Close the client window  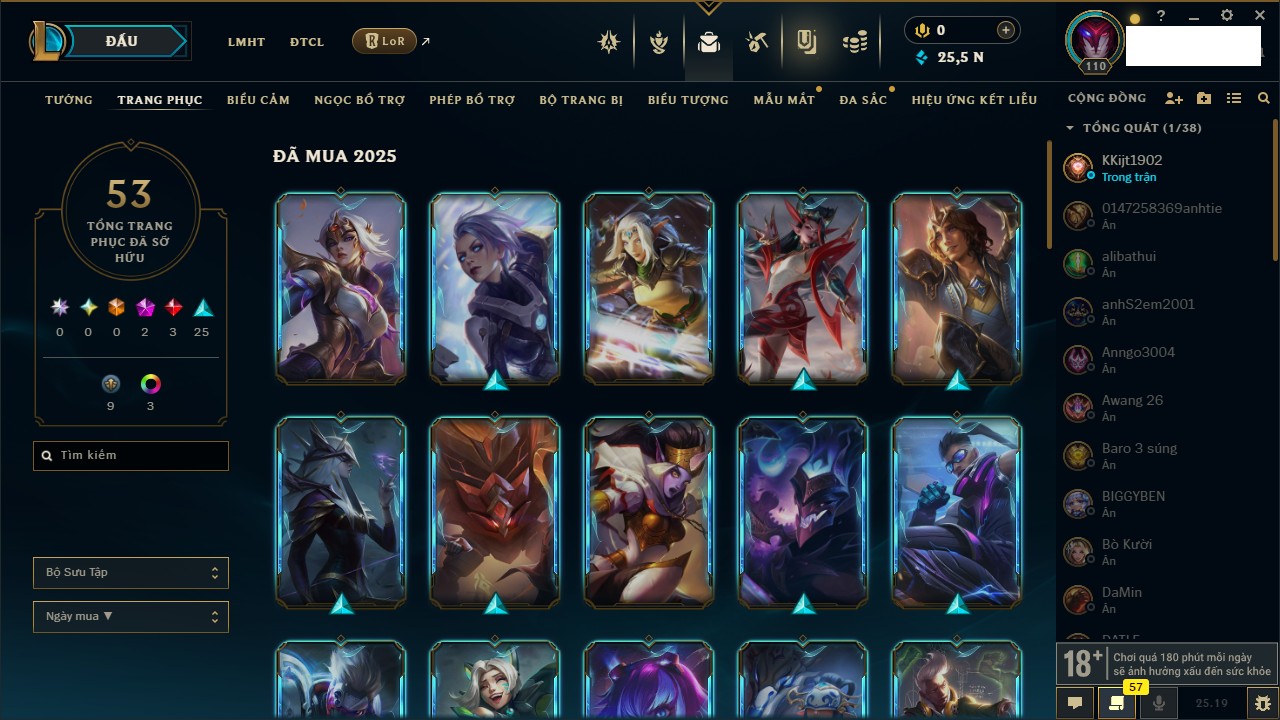coord(1257,16)
